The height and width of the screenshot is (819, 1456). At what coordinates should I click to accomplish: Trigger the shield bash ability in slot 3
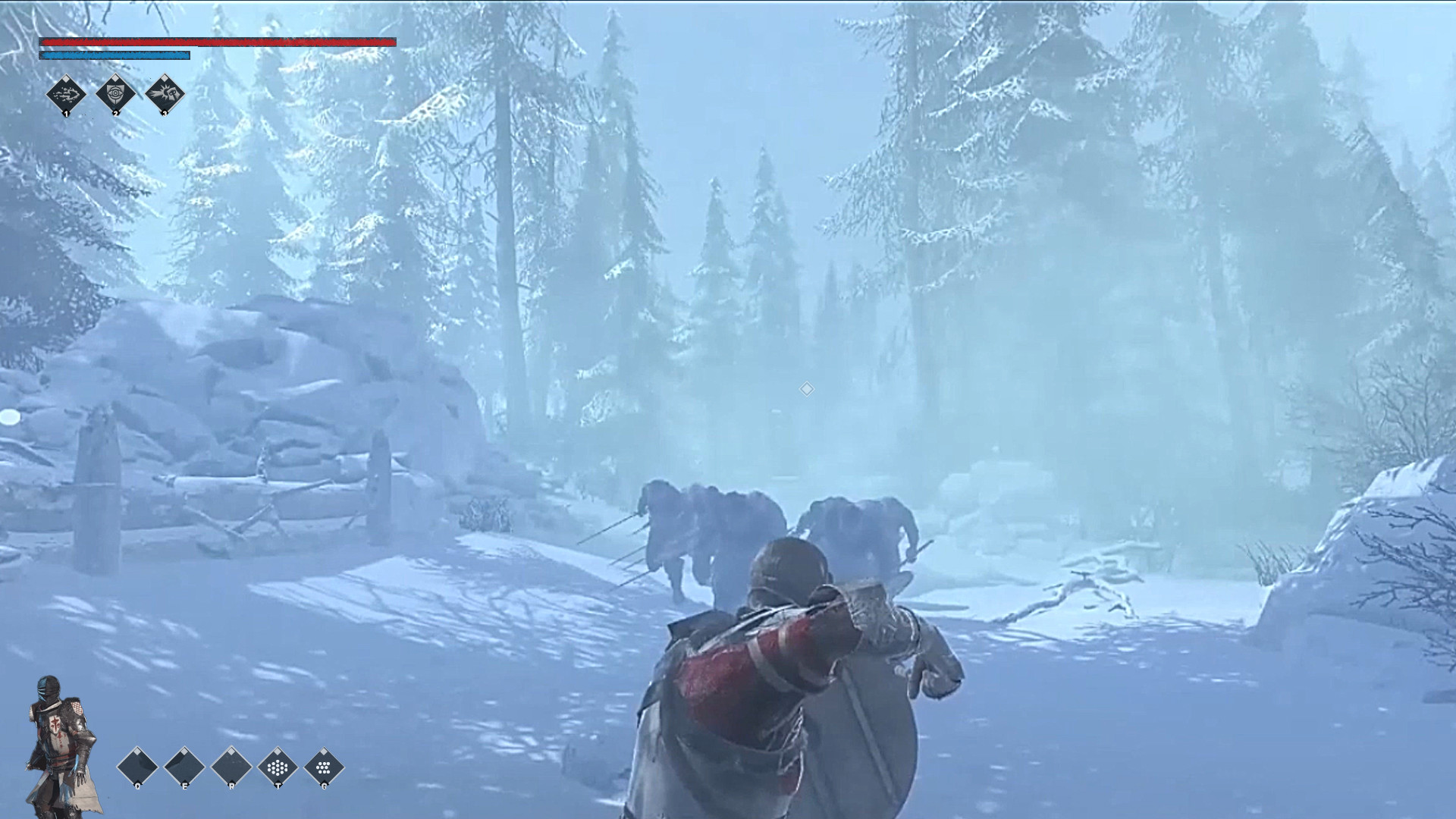click(x=165, y=94)
